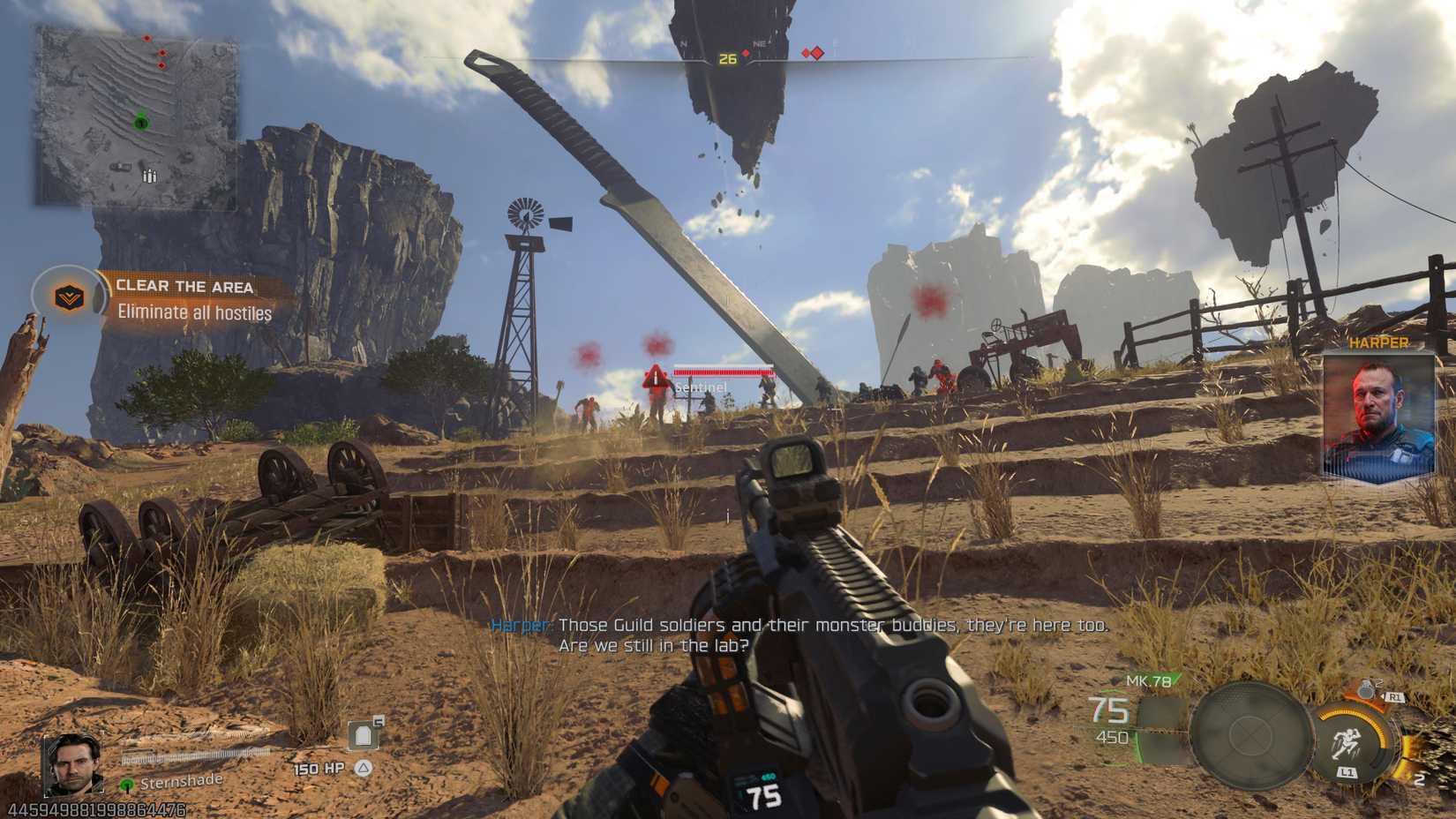Click Sternshade's portrait thumbnail
The width and height of the screenshot is (1456, 819).
72,766
